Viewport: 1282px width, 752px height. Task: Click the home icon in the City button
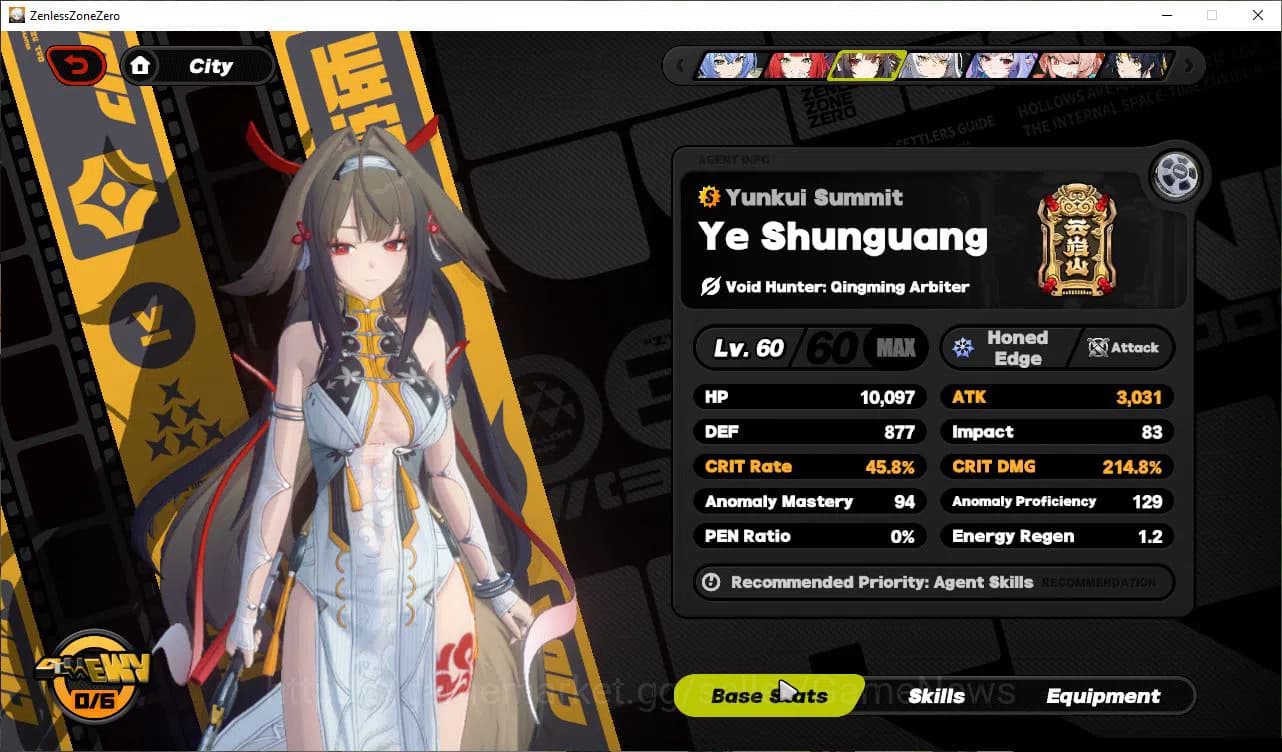(x=141, y=65)
